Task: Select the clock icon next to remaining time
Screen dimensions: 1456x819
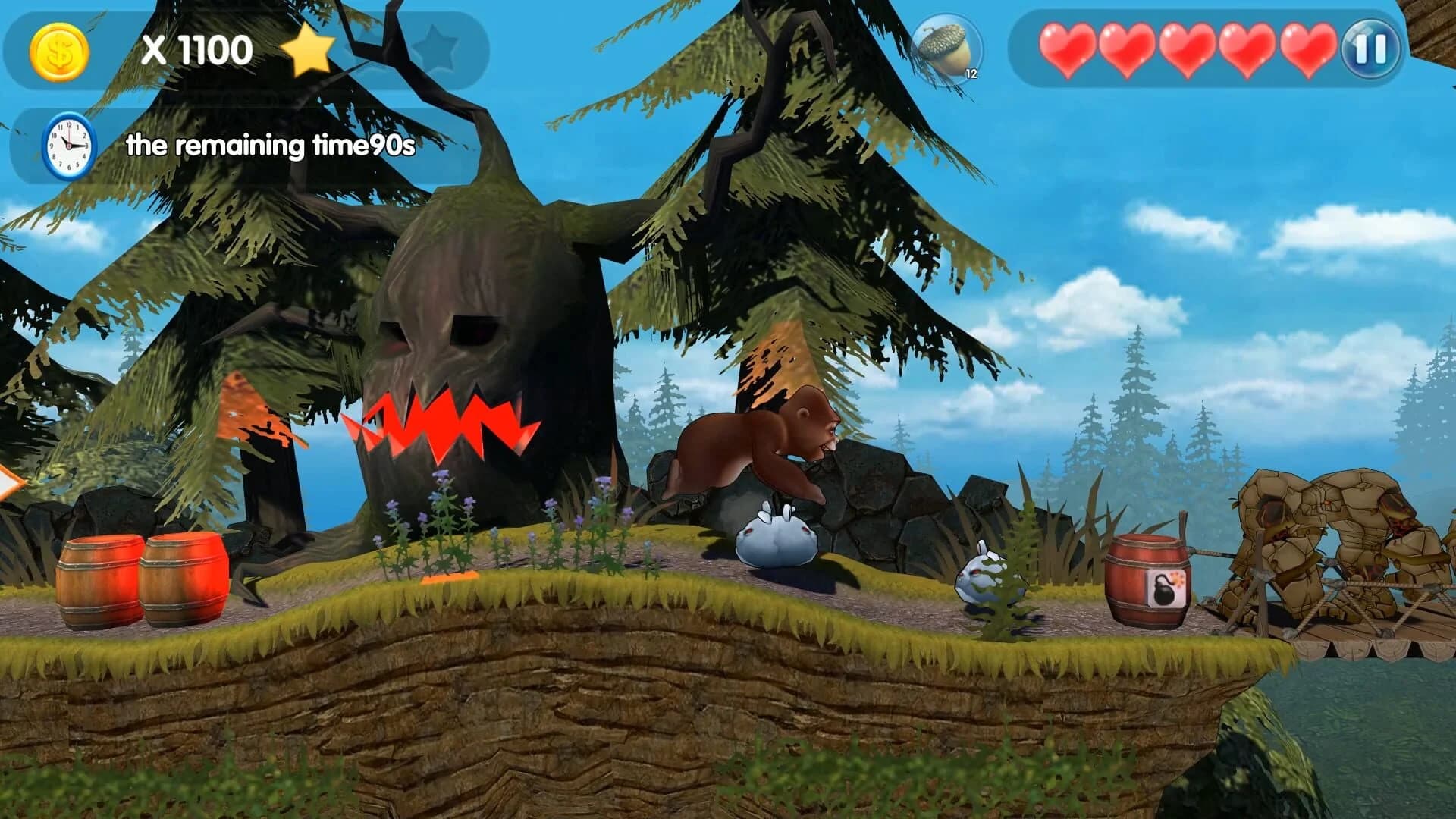Action: pyautogui.click(x=68, y=145)
